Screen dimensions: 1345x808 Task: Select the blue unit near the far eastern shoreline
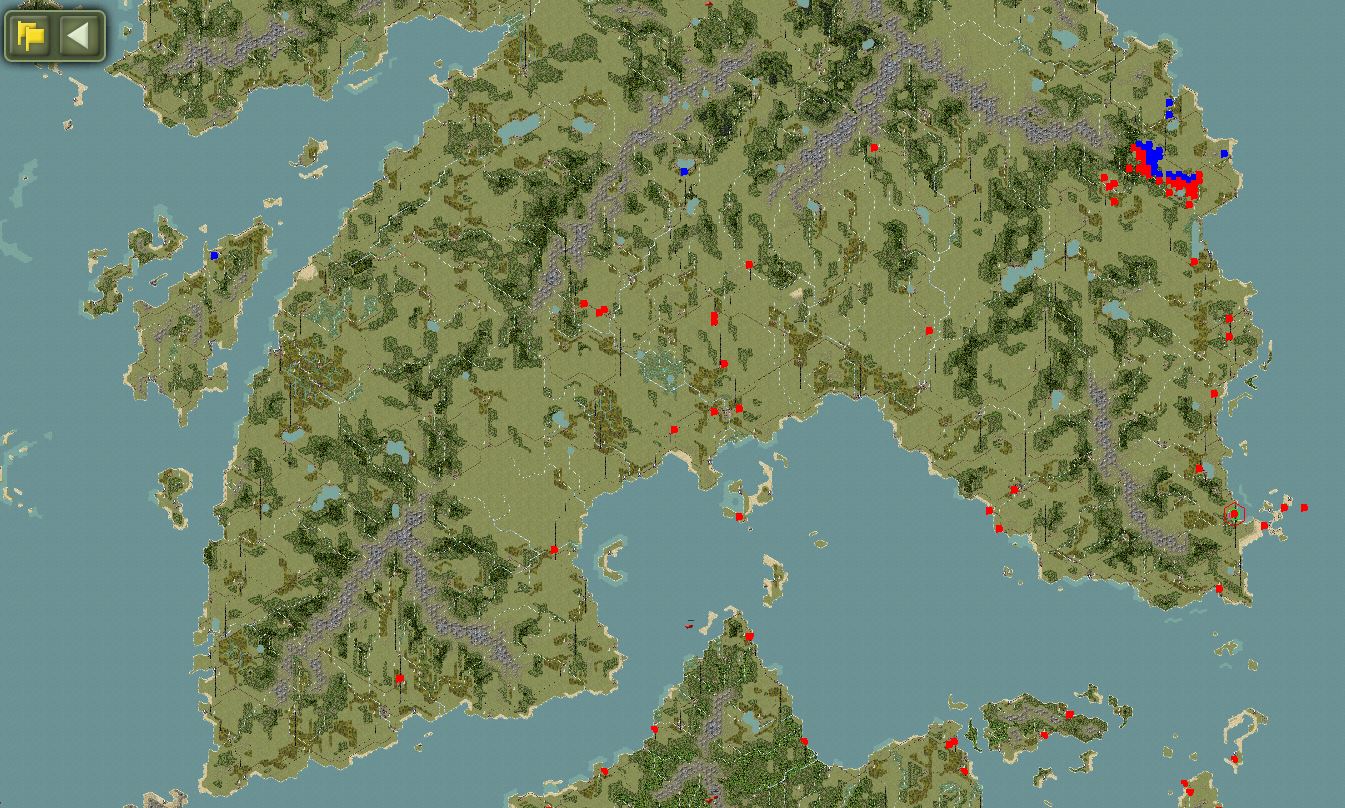1222,154
